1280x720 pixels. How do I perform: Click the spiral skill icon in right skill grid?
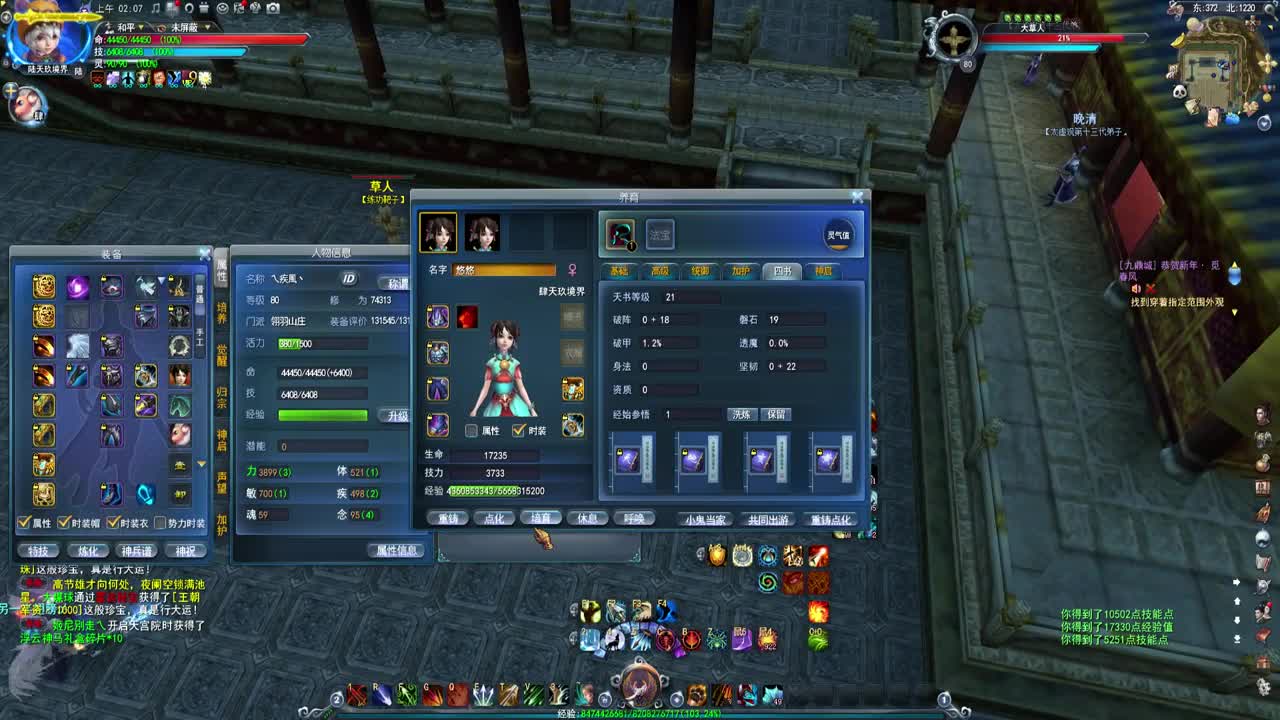point(767,581)
